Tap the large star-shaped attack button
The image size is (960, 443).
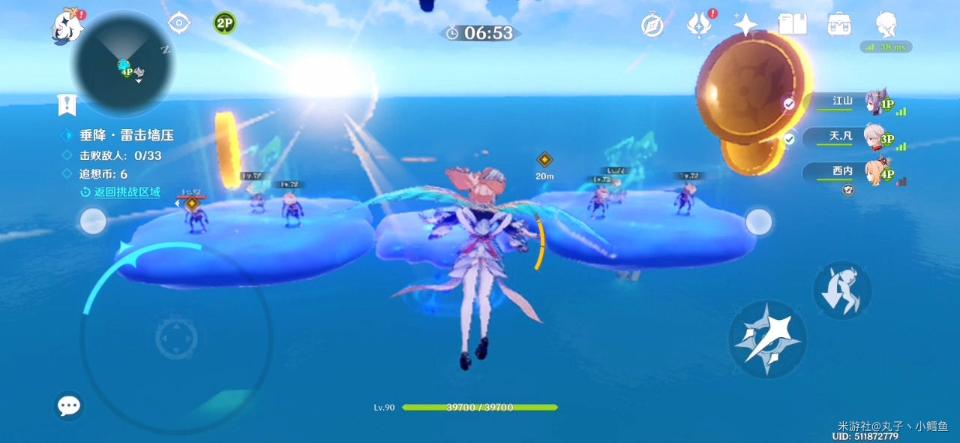click(767, 339)
